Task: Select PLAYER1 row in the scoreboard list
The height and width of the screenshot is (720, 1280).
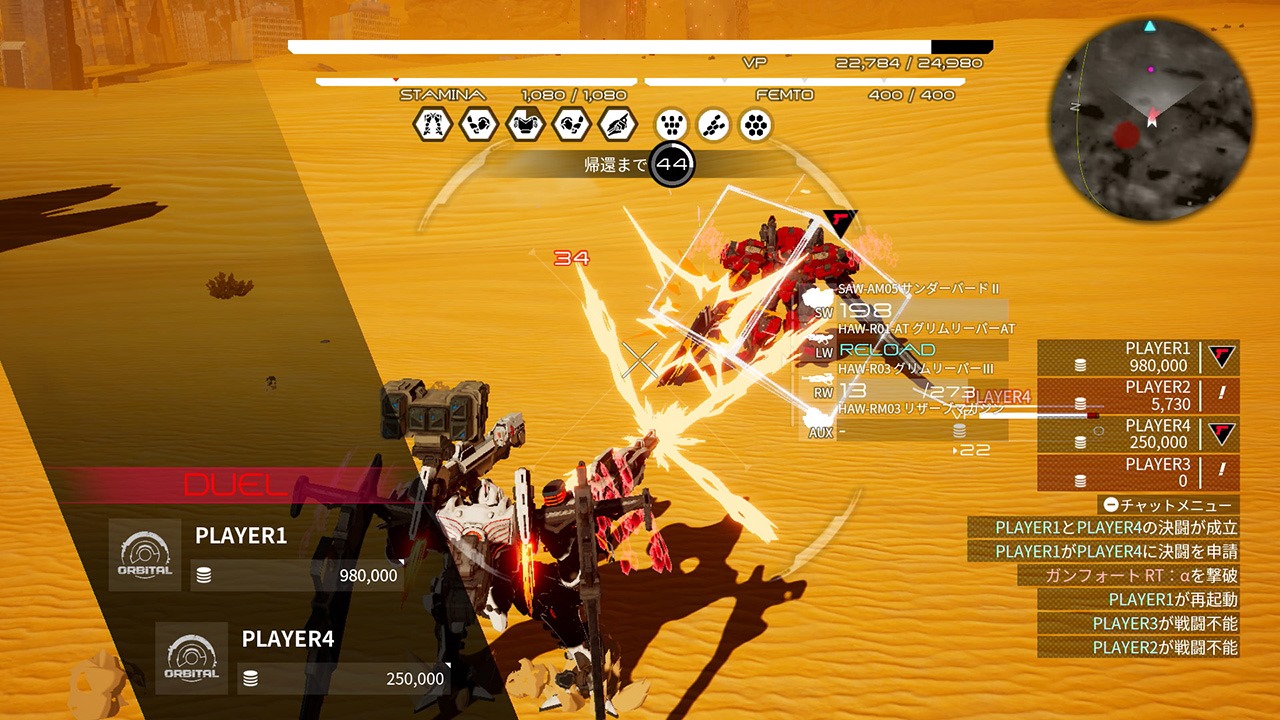Action: 1138,357
